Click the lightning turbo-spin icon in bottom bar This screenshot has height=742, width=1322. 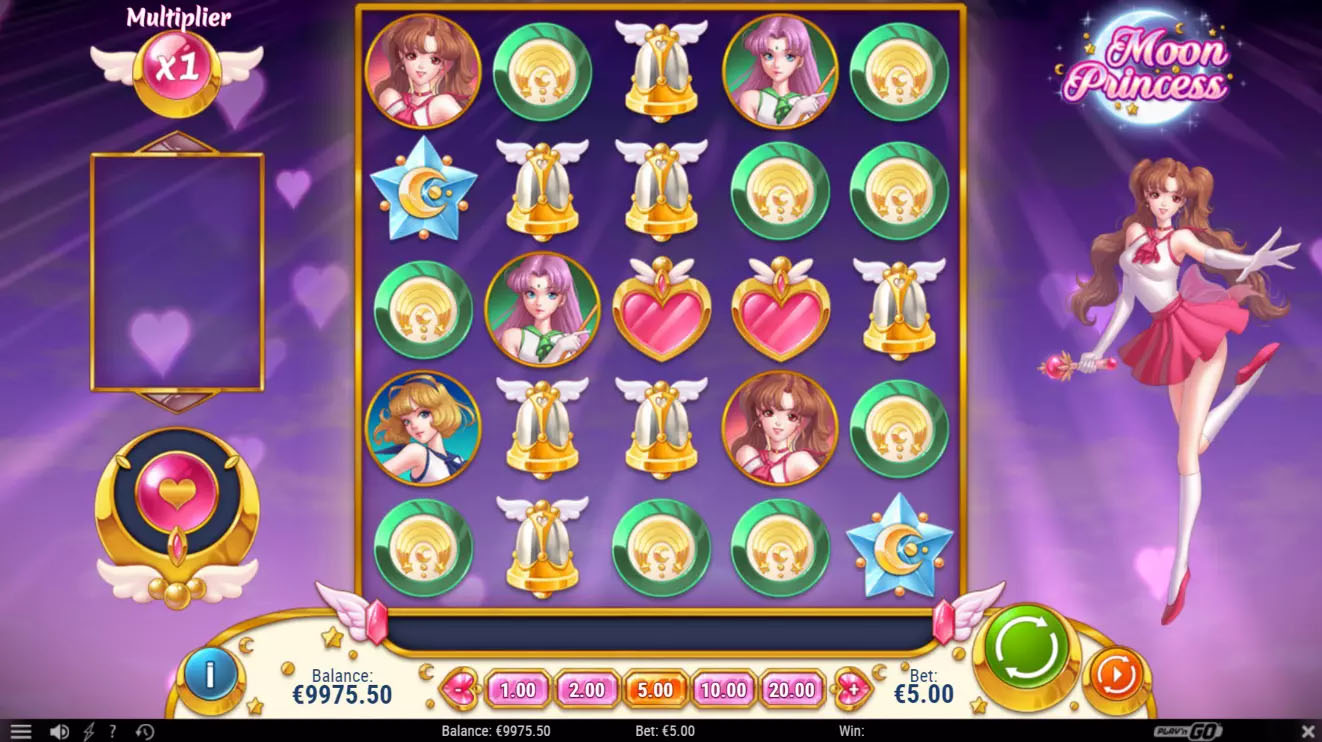pyautogui.click(x=89, y=731)
